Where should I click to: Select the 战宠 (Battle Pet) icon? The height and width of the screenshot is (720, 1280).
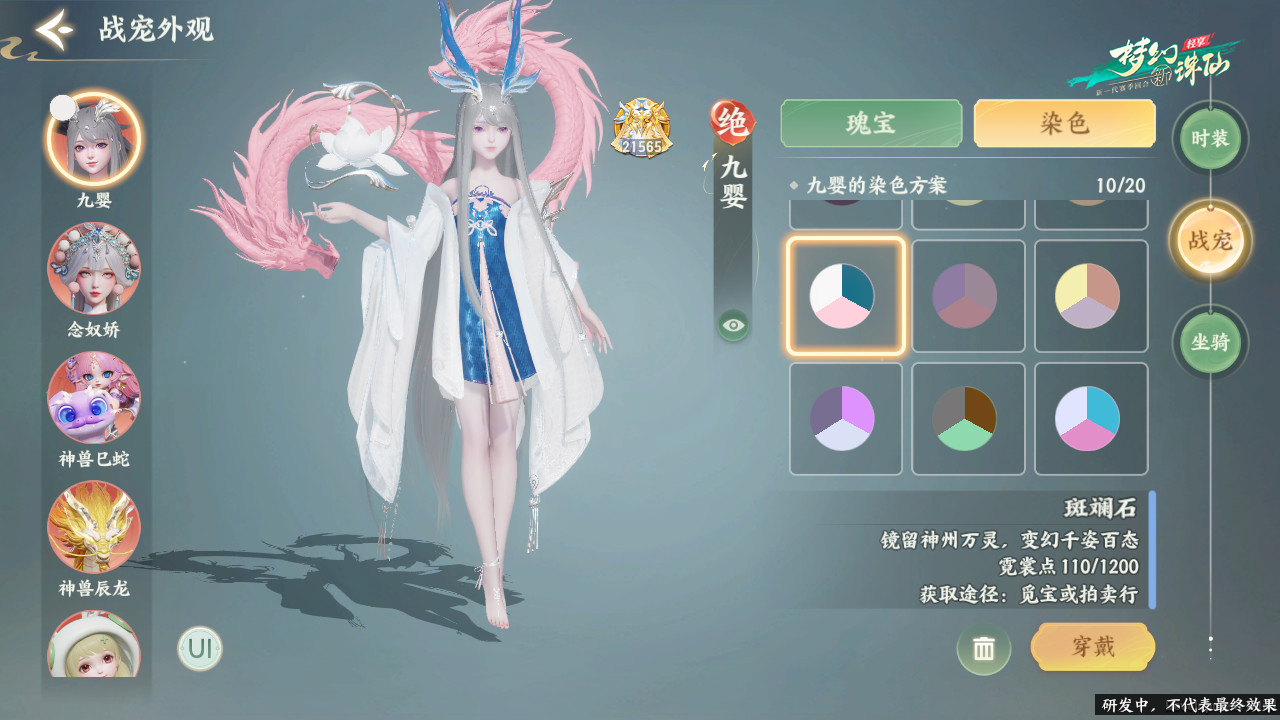click(x=1209, y=240)
